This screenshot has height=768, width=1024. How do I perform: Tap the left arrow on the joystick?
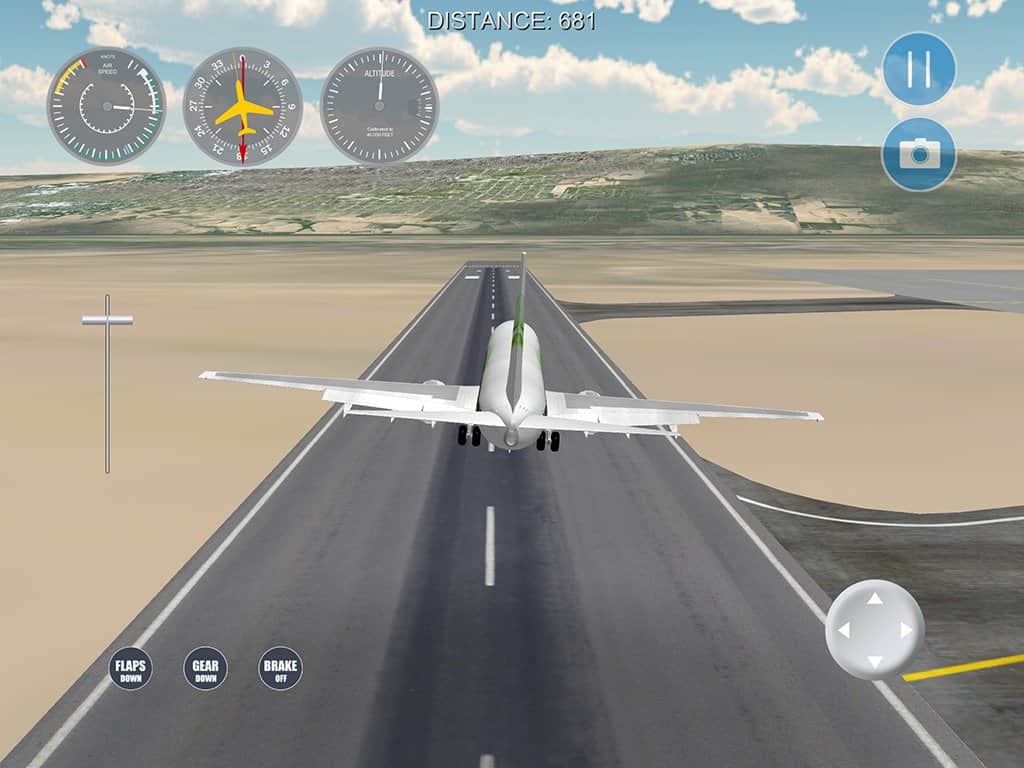[843, 630]
